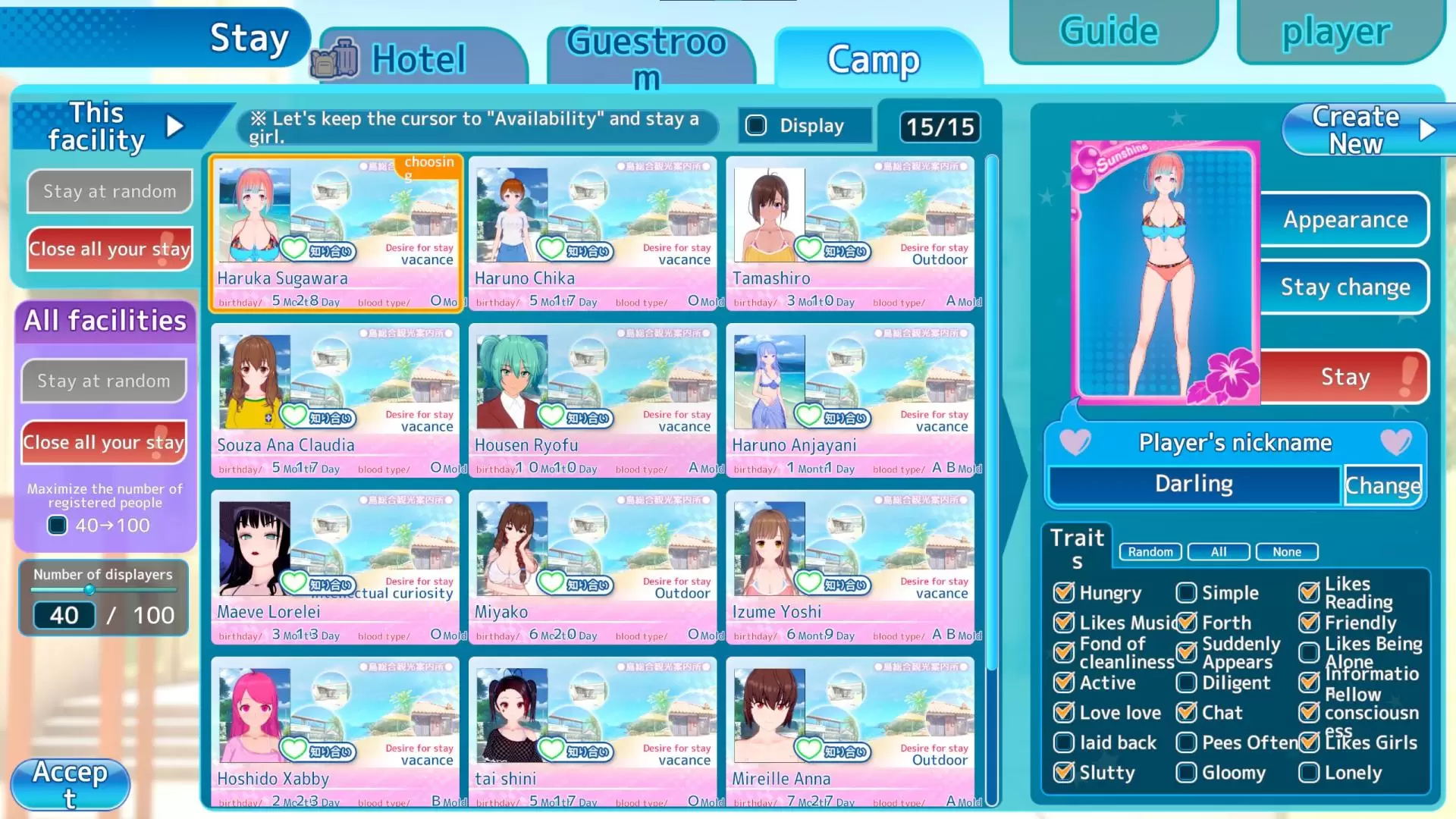The image size is (1456, 819).
Task: Click the red Stay button
Action: (1345, 376)
